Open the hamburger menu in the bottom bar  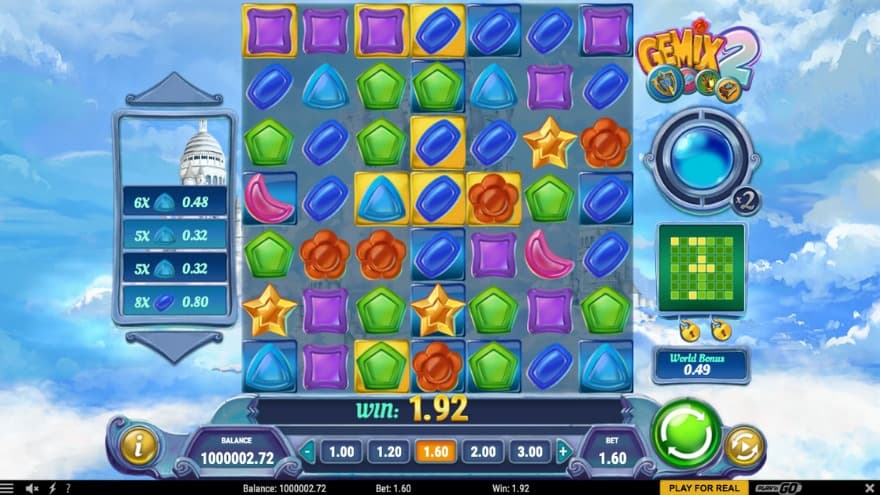[x=11, y=488]
